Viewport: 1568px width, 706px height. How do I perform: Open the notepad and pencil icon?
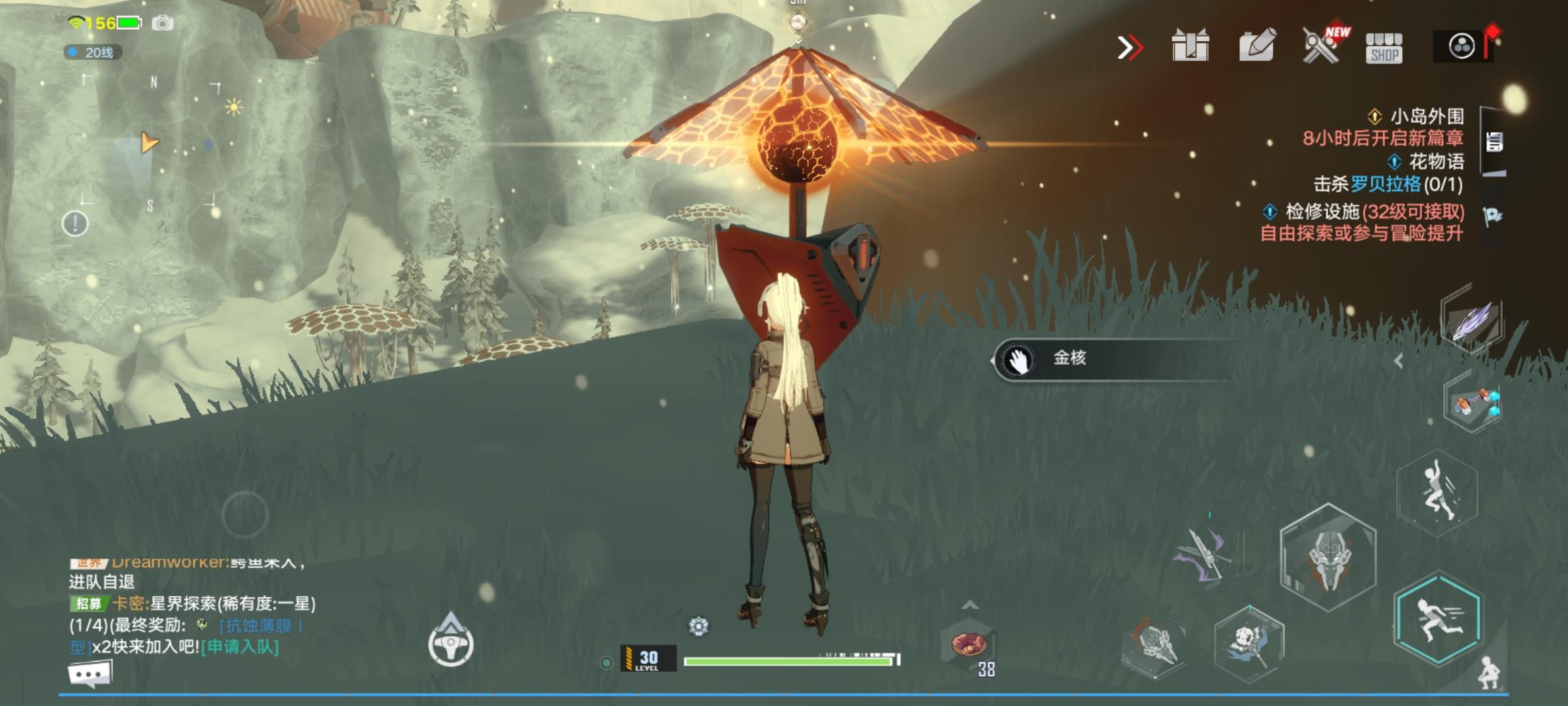[x=1256, y=46]
